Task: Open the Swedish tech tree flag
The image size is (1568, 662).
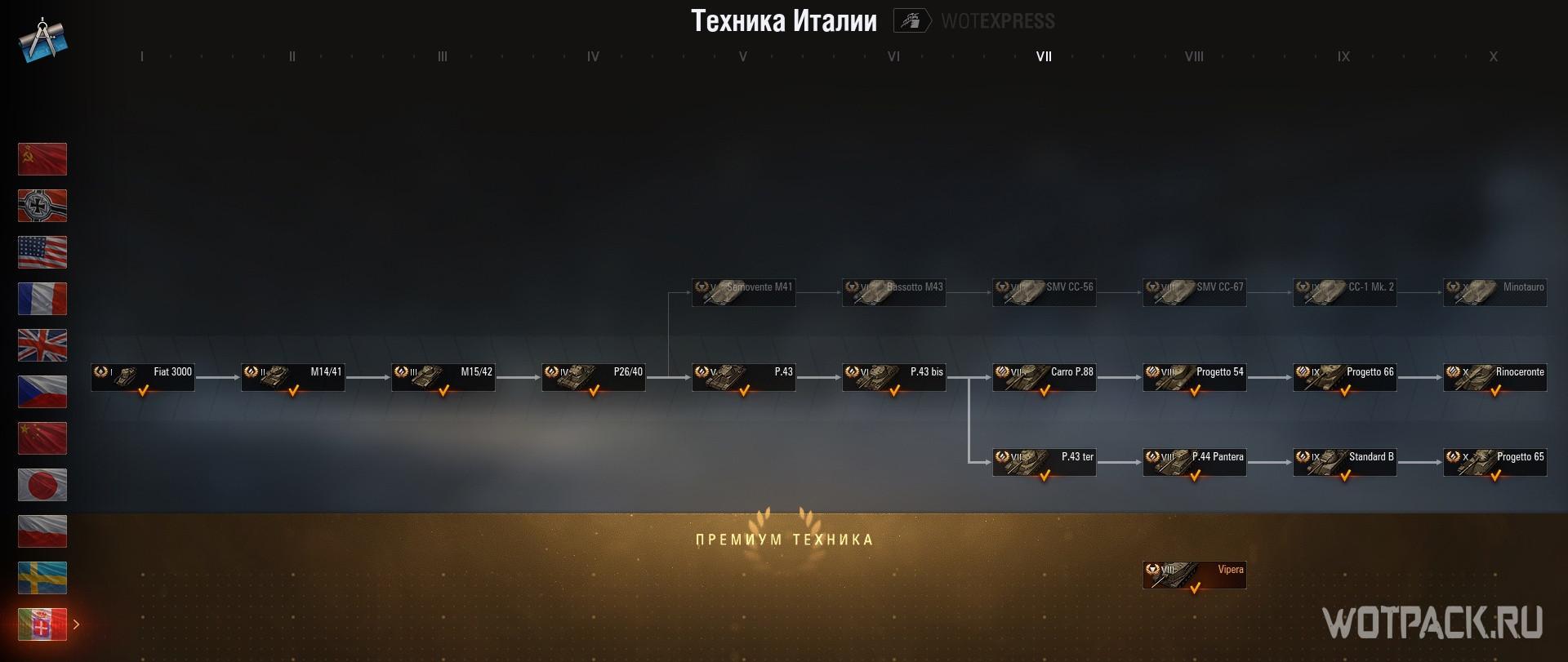Action: 42,578
